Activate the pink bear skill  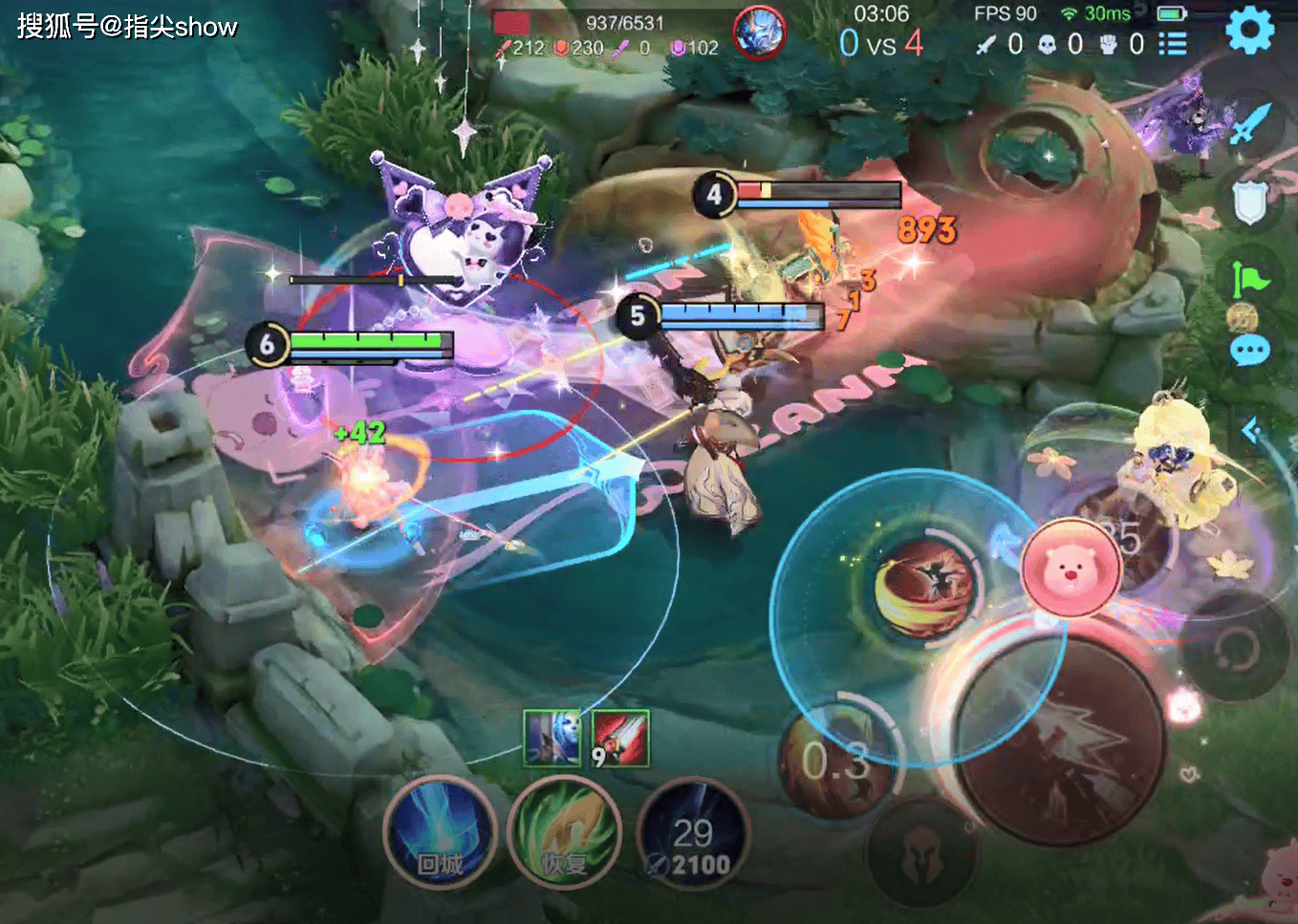pos(1070,568)
